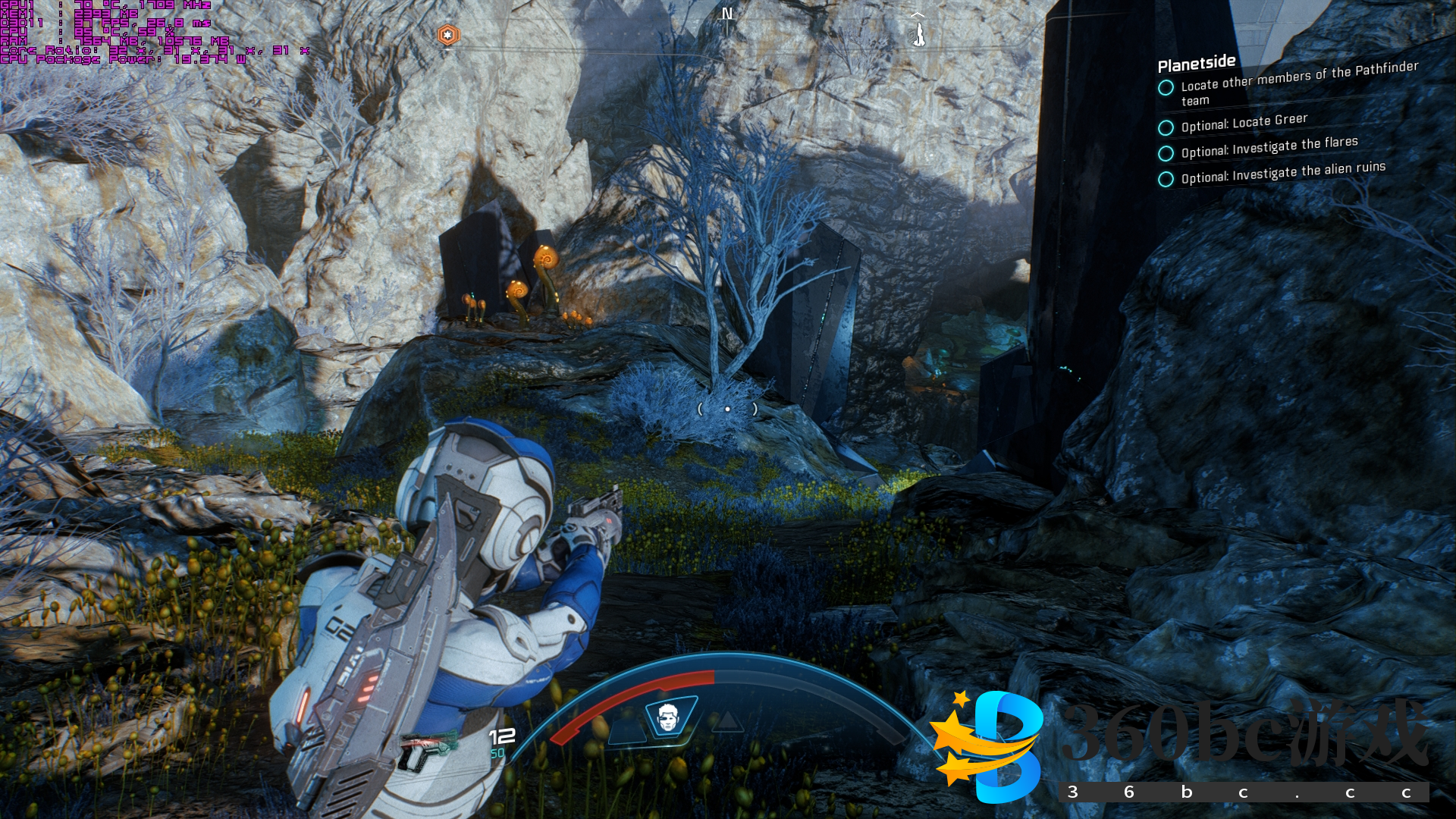Image resolution: width=1456 pixels, height=819 pixels.
Task: Click the 360bc watermark logo
Action: click(x=988, y=745)
